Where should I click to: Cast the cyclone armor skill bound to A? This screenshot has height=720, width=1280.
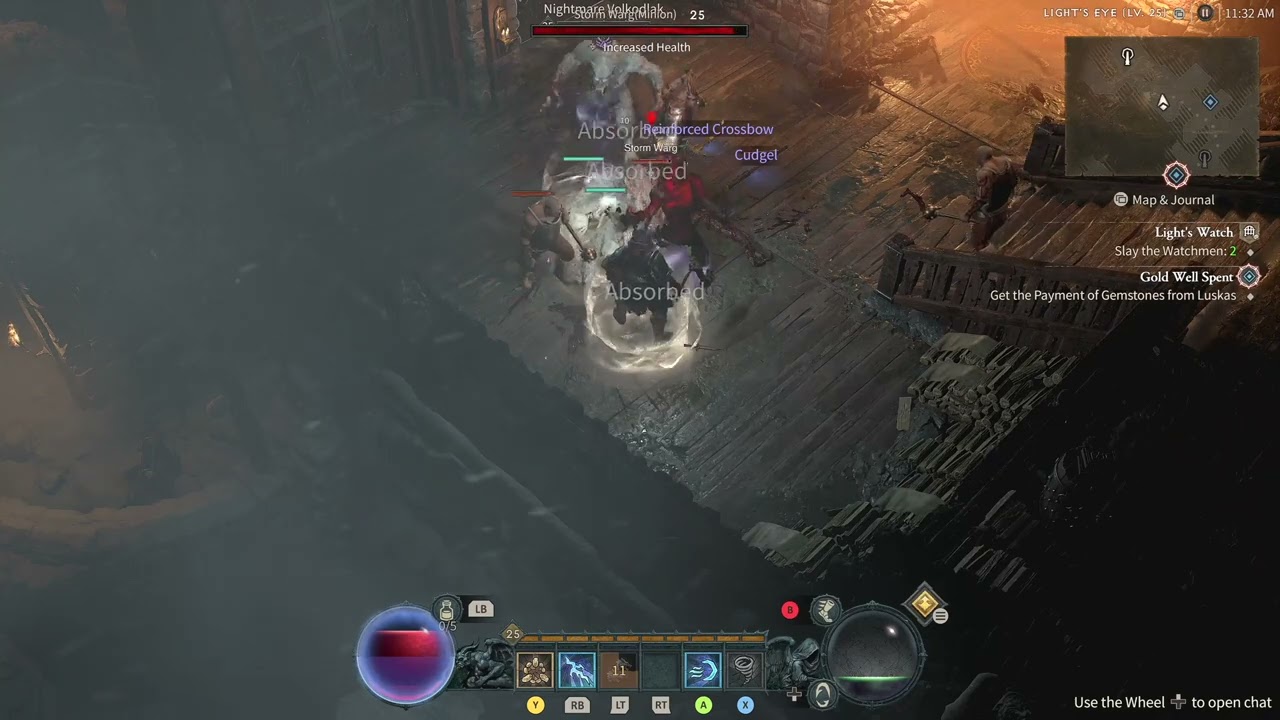tap(702, 668)
